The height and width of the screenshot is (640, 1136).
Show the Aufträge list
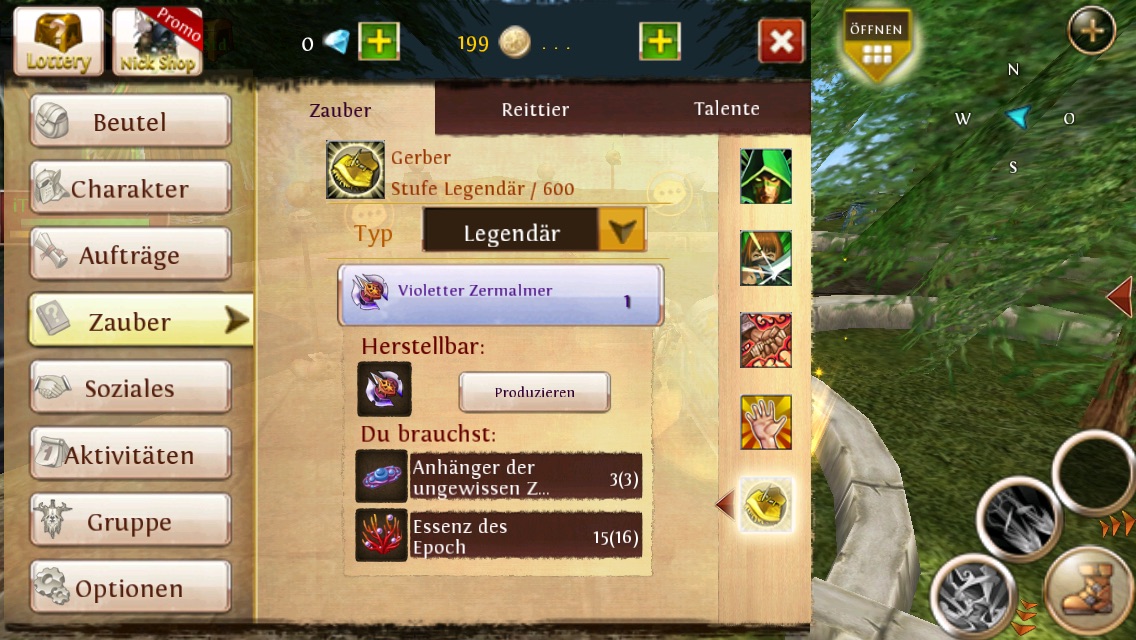130,255
